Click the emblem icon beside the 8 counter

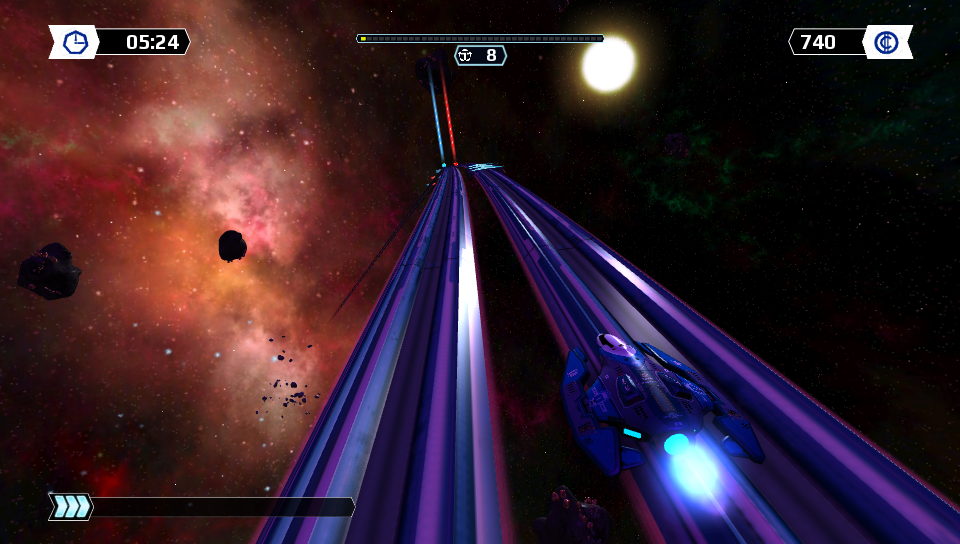point(467,55)
